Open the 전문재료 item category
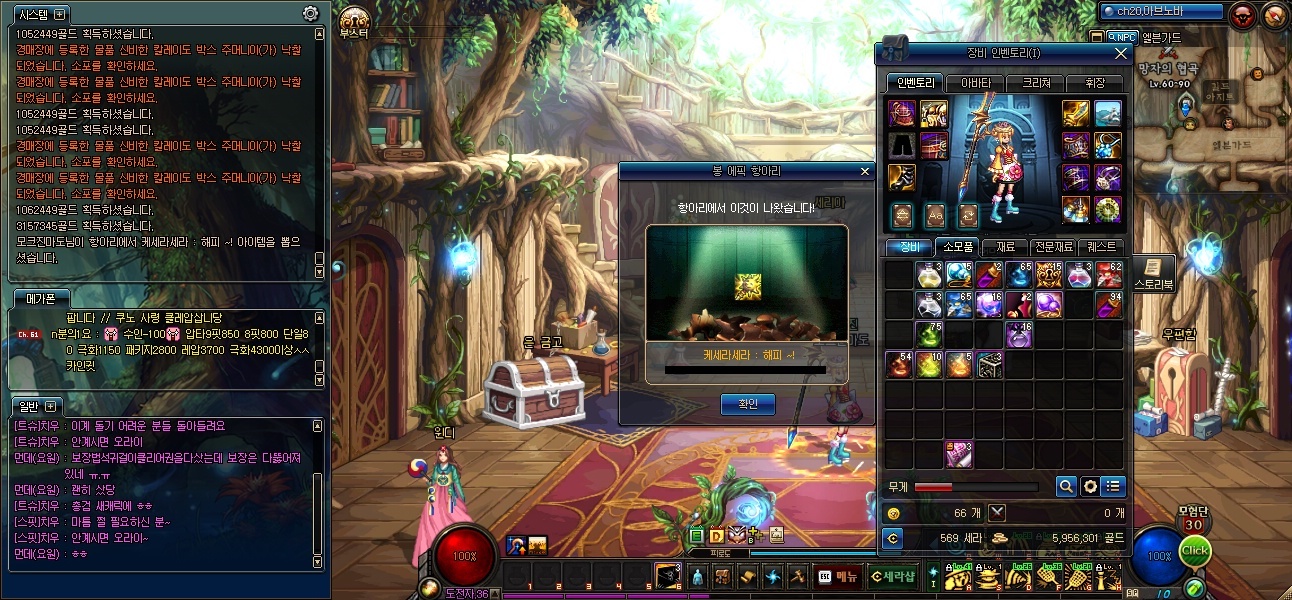The width and height of the screenshot is (1292, 600). pyautogui.click(x=1052, y=247)
